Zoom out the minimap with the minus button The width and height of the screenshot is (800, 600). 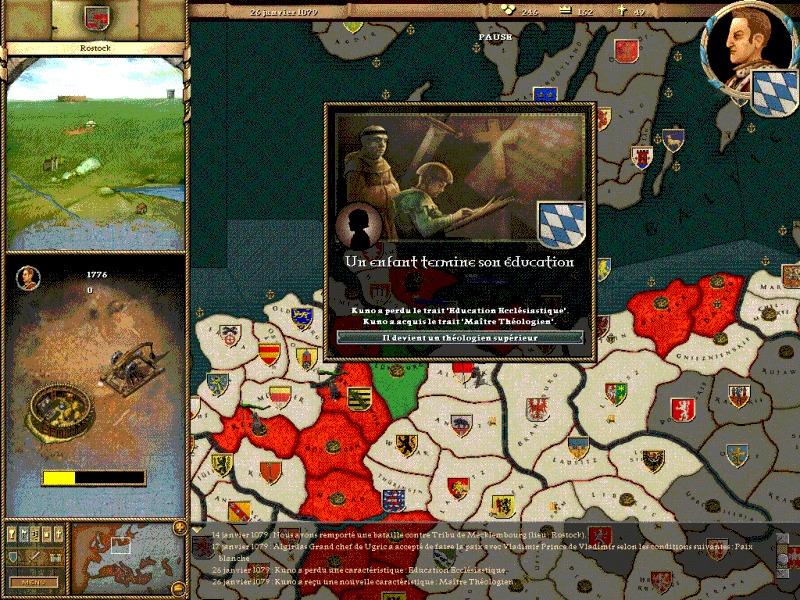coord(179,588)
